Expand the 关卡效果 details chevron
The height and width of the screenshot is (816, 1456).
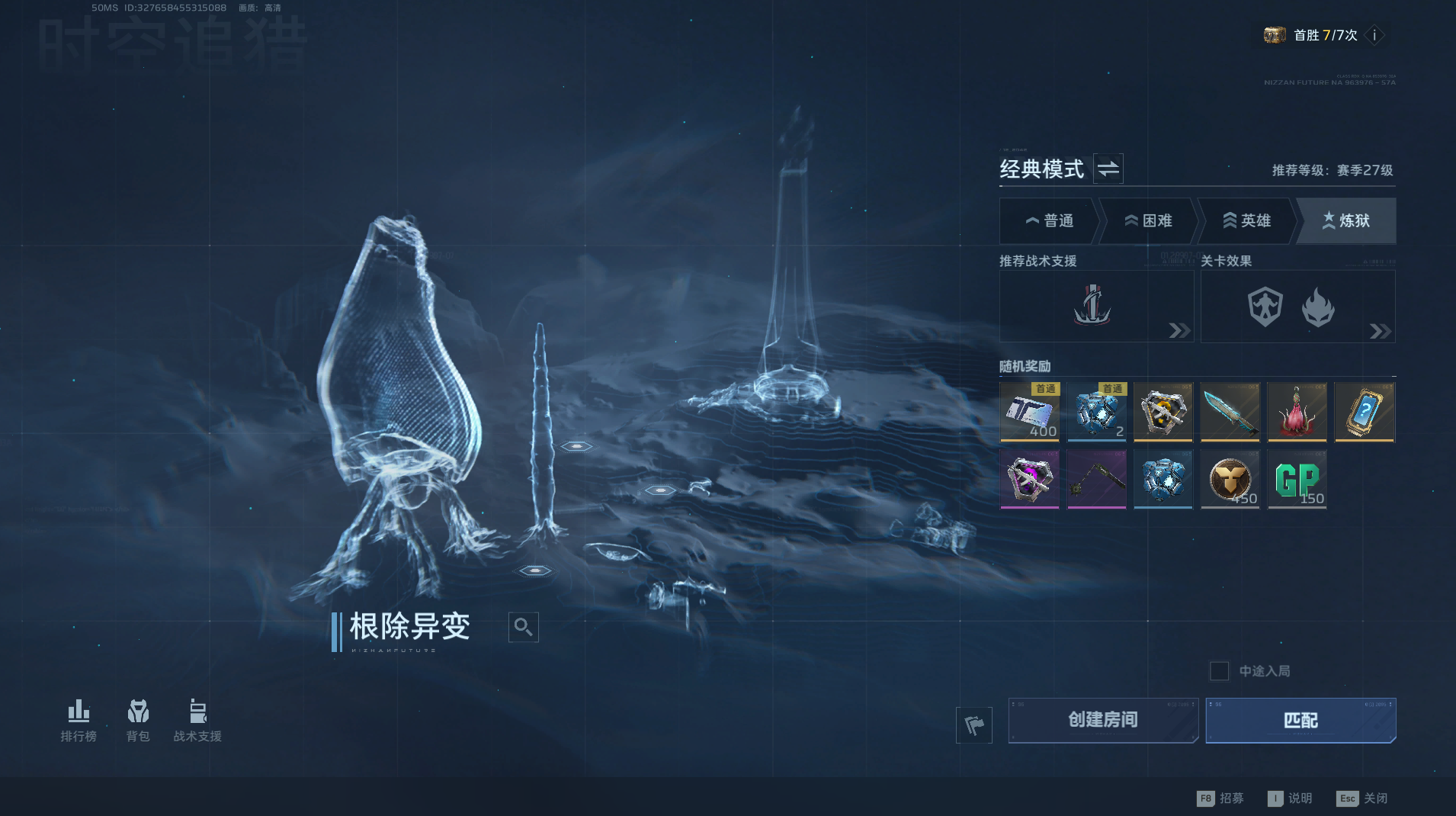tap(1381, 331)
